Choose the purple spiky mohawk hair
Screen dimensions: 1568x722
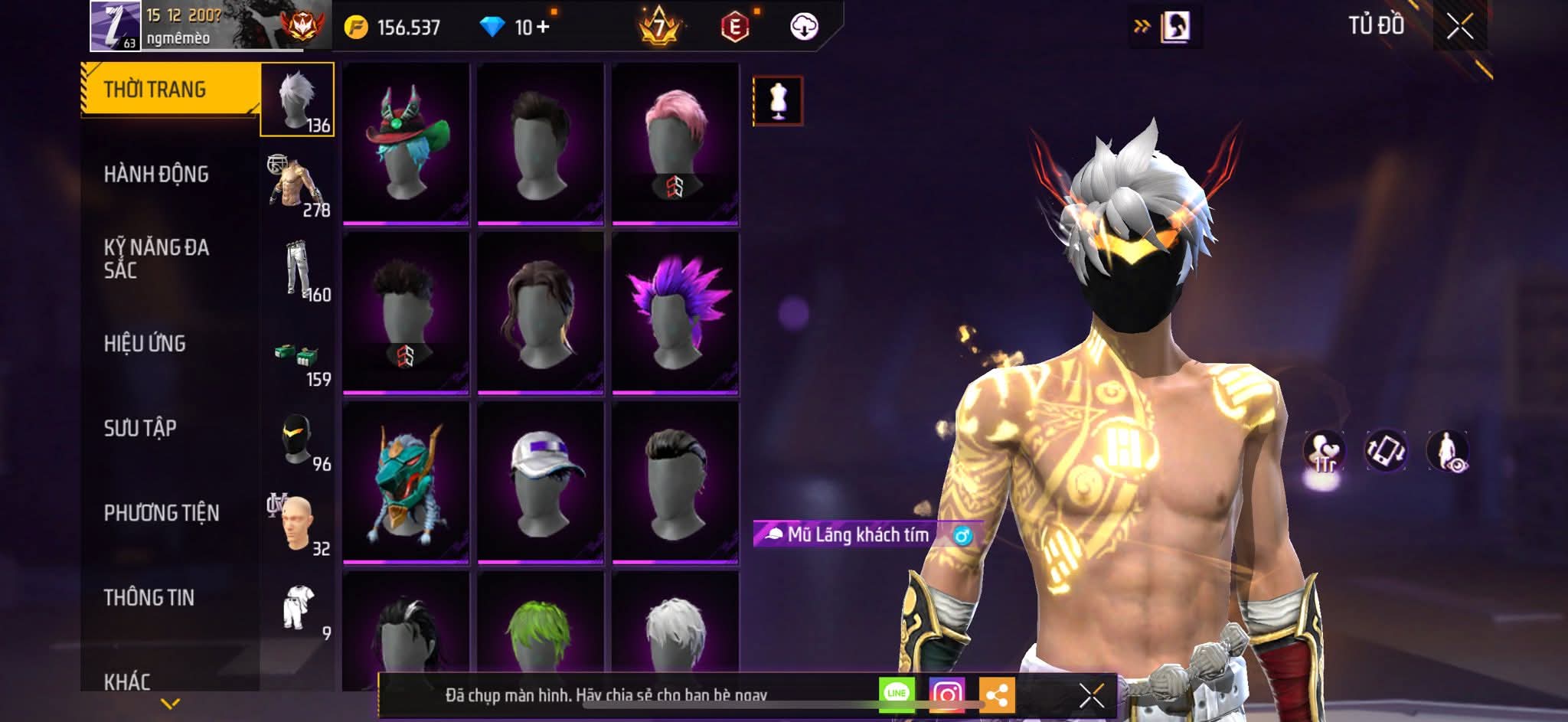pyautogui.click(x=675, y=313)
